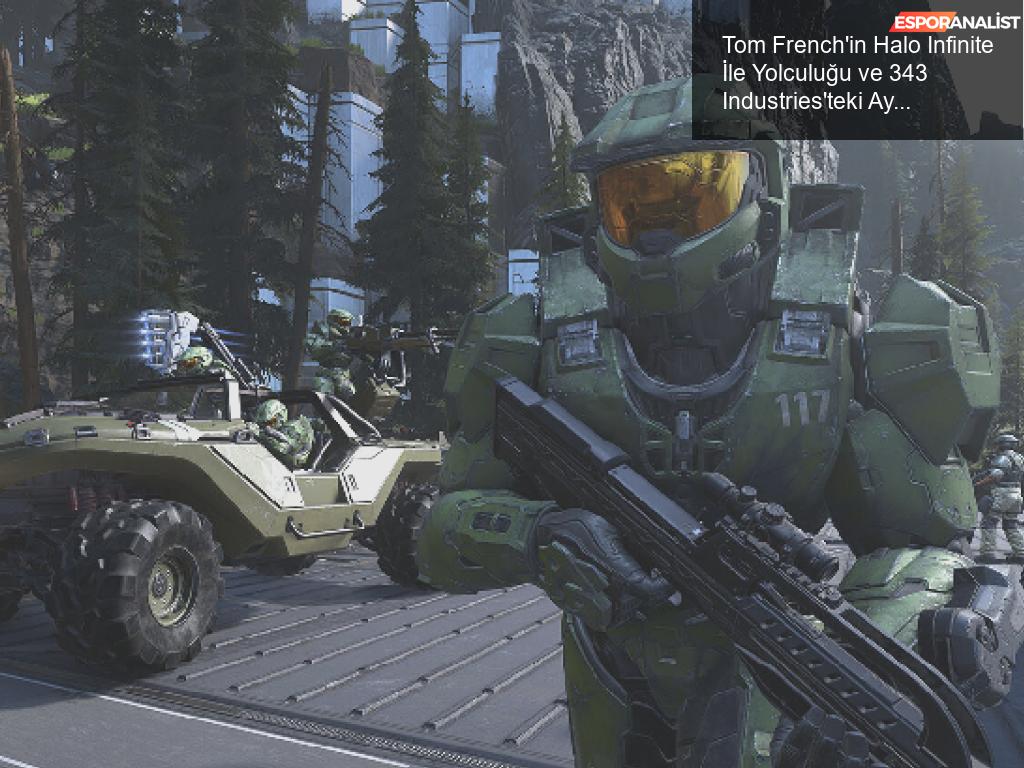Click the Esporanalist logo
Image resolution: width=1024 pixels, height=768 pixels.
click(x=955, y=20)
